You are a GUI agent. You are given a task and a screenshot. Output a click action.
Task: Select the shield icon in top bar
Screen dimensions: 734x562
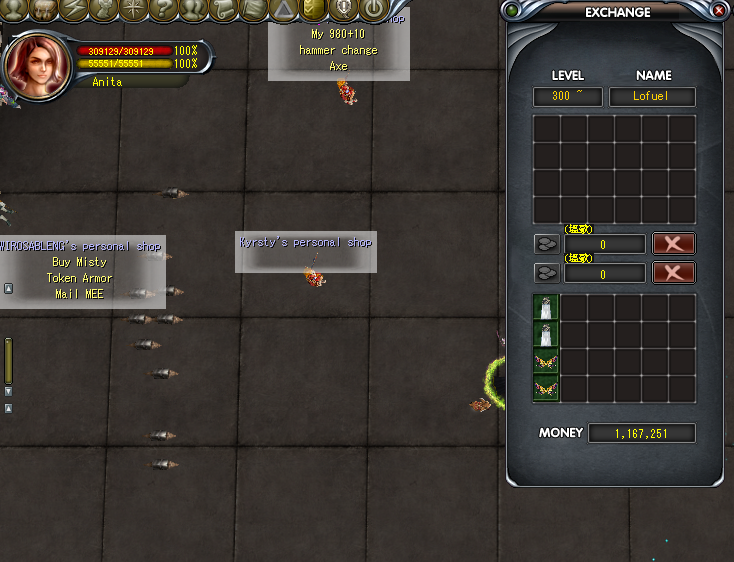[x=343, y=9]
